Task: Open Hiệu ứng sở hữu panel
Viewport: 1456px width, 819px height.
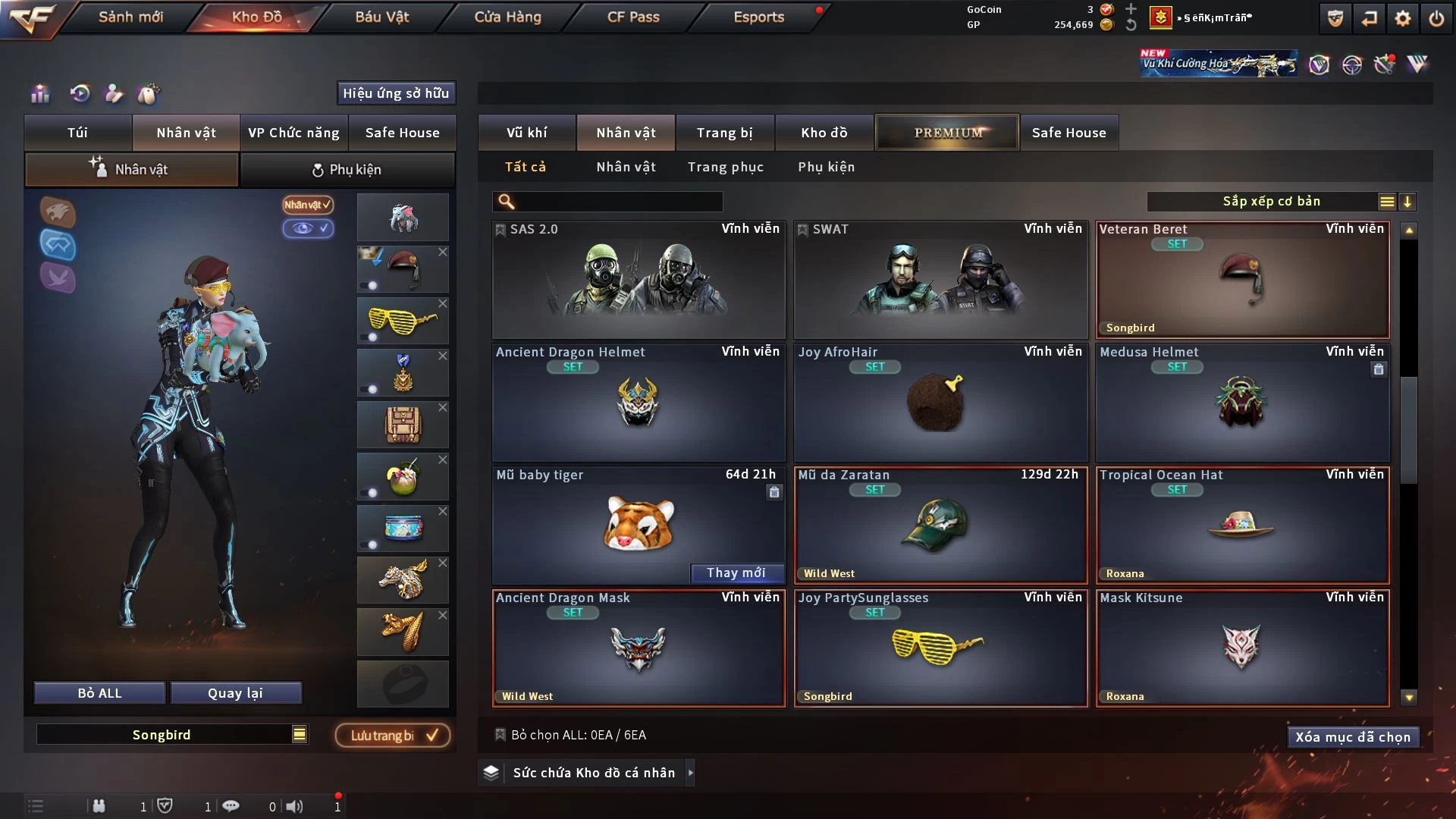Action: click(395, 93)
